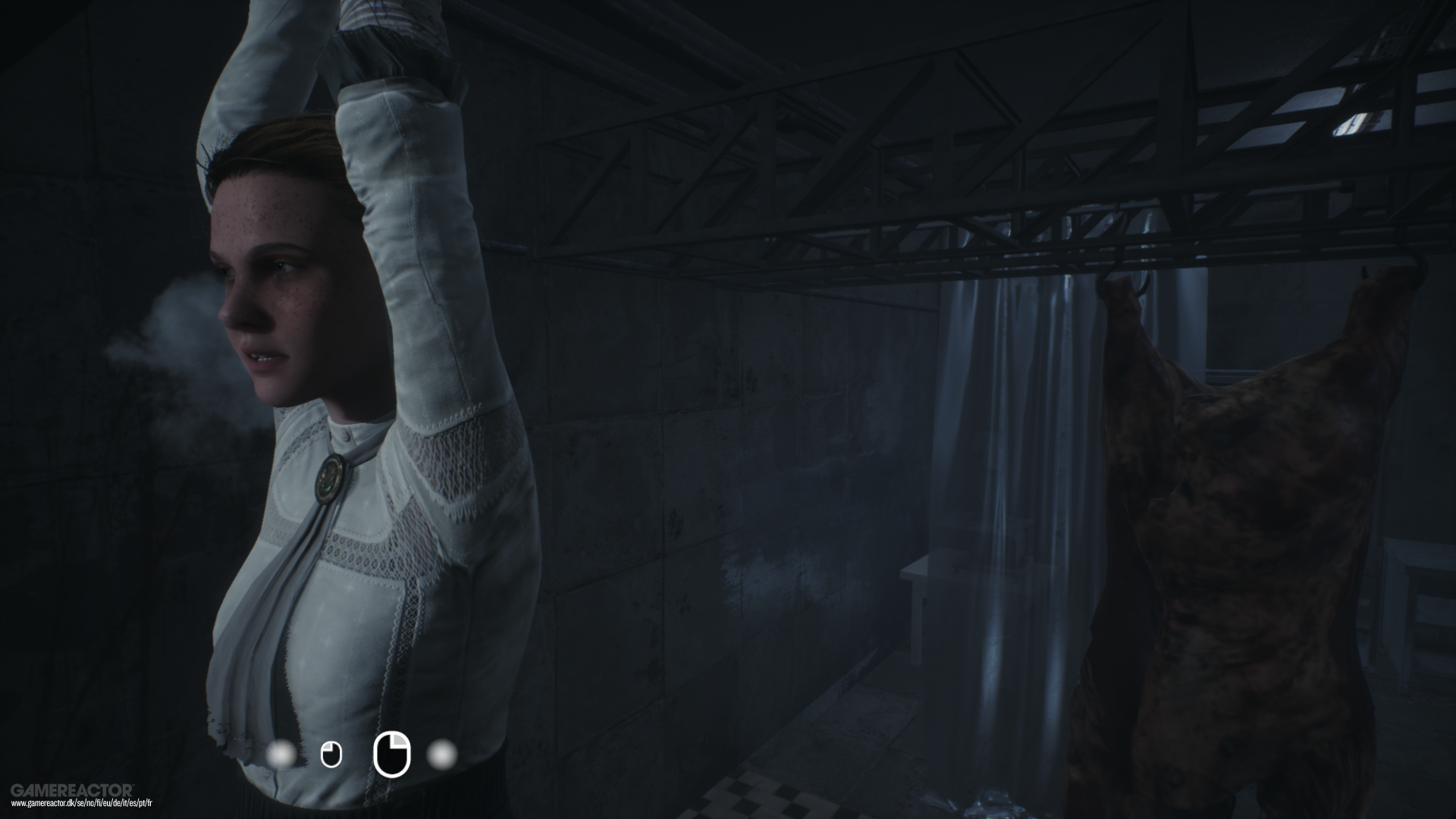Click the glowing dot left of the small mouse icon
The width and height of the screenshot is (1456, 819).
(282, 754)
